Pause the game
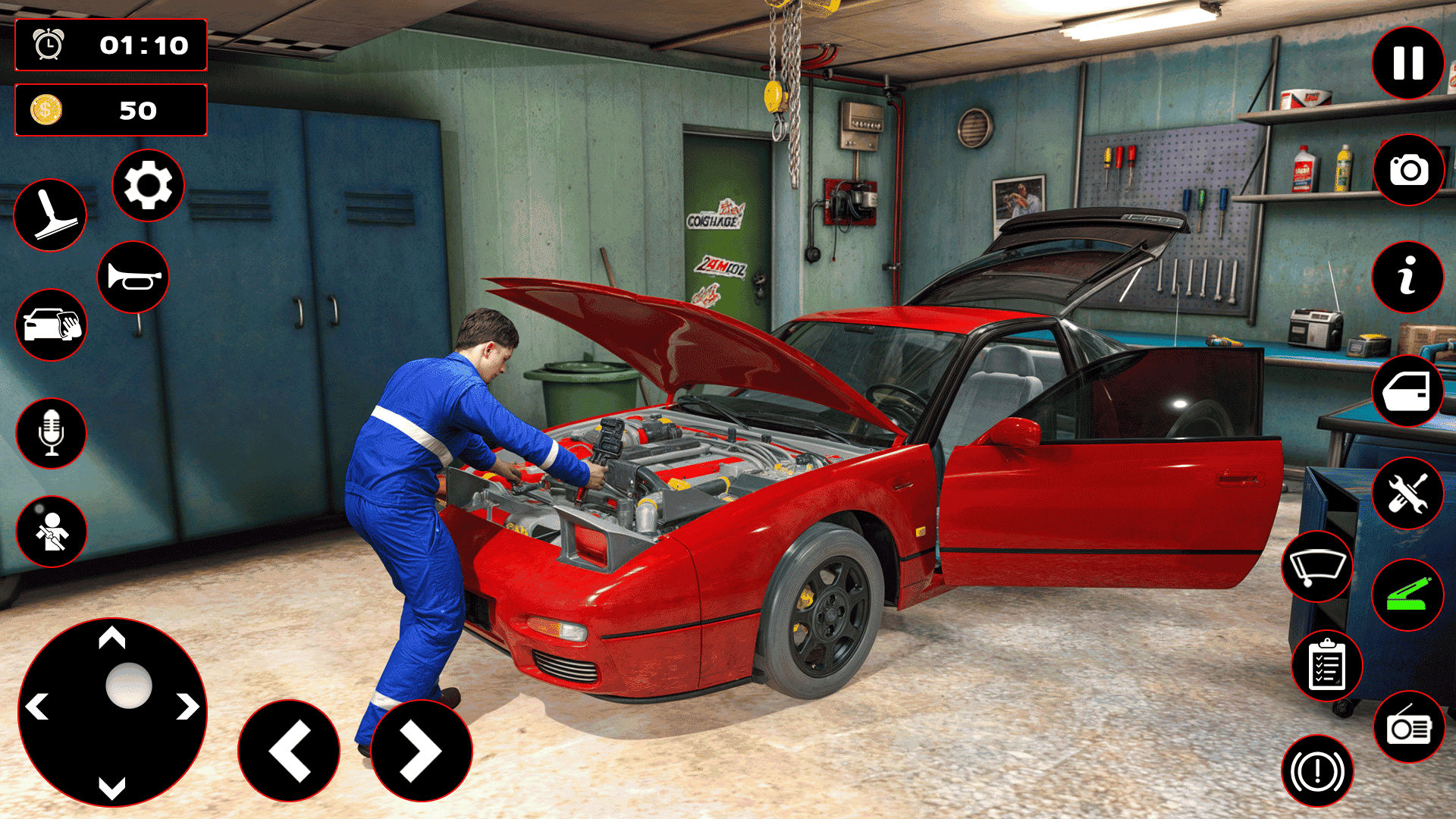 (1407, 63)
